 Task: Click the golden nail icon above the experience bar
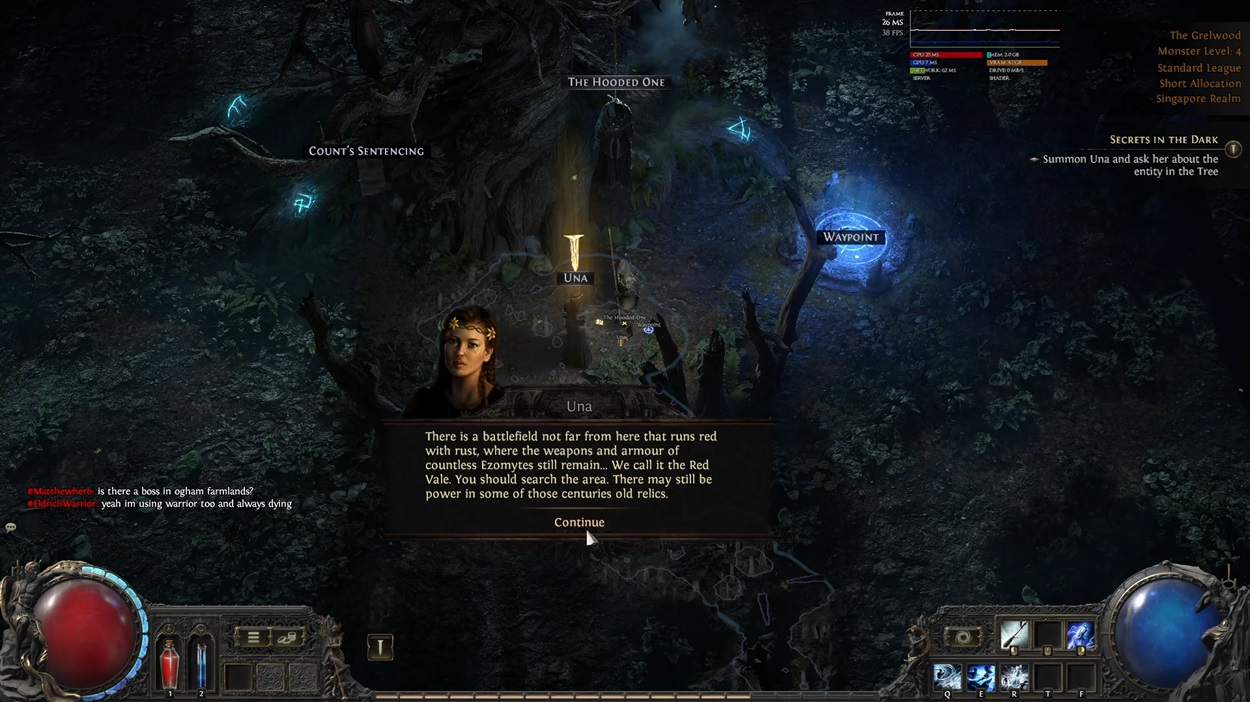tap(380, 647)
